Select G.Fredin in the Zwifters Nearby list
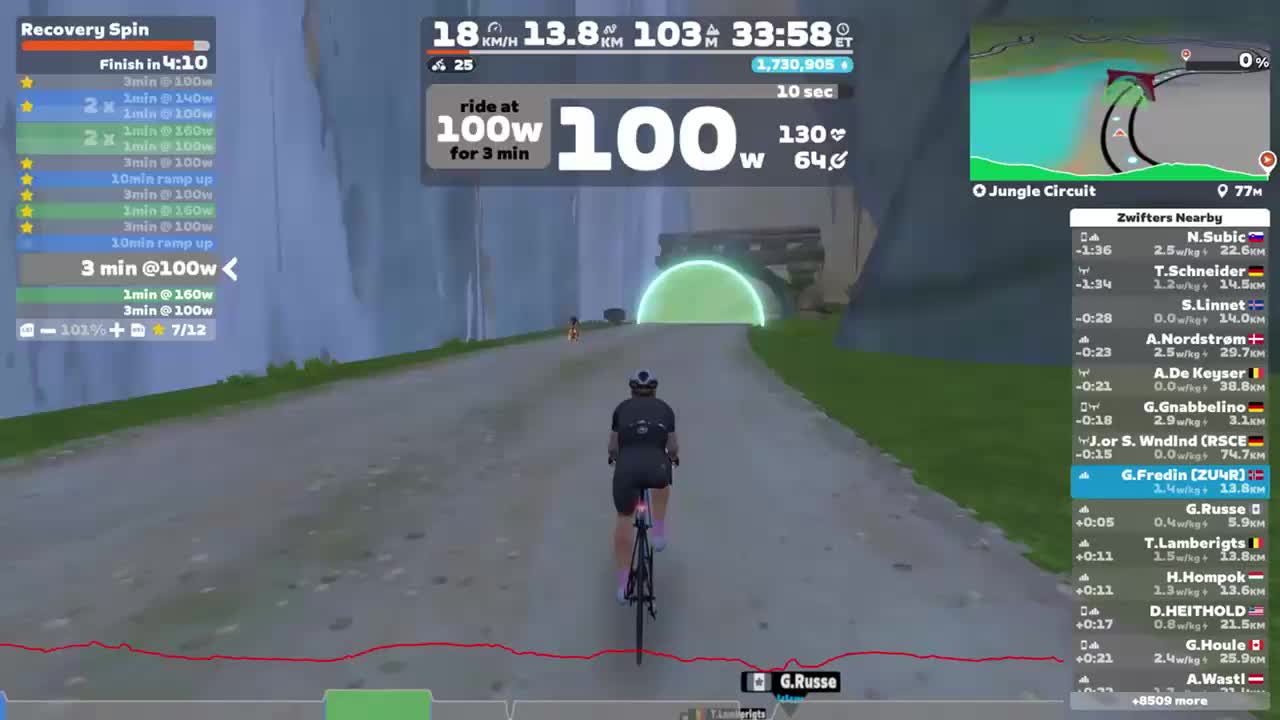The image size is (1280, 720). click(1170, 480)
